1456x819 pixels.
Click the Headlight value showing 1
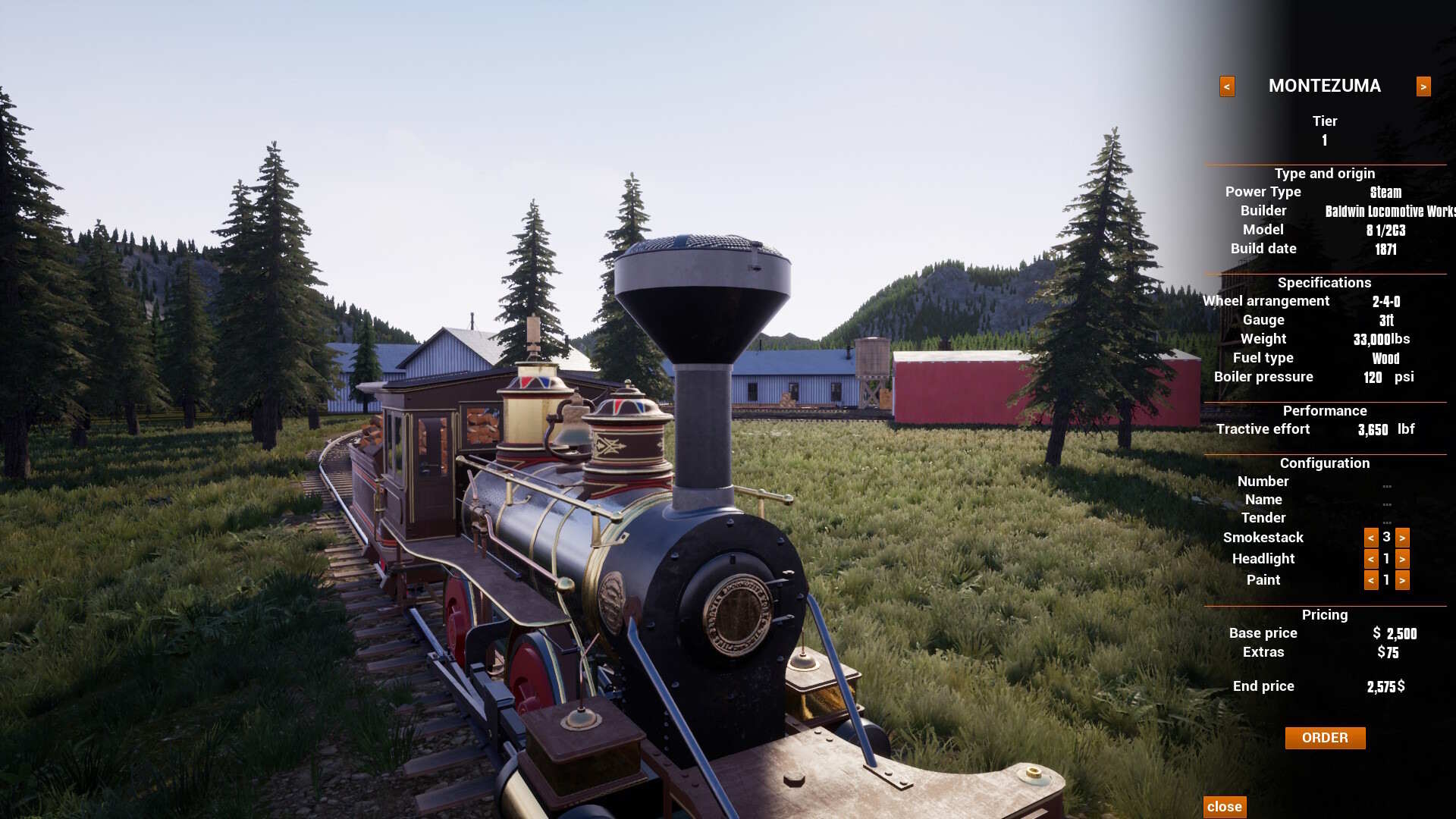click(x=1386, y=559)
